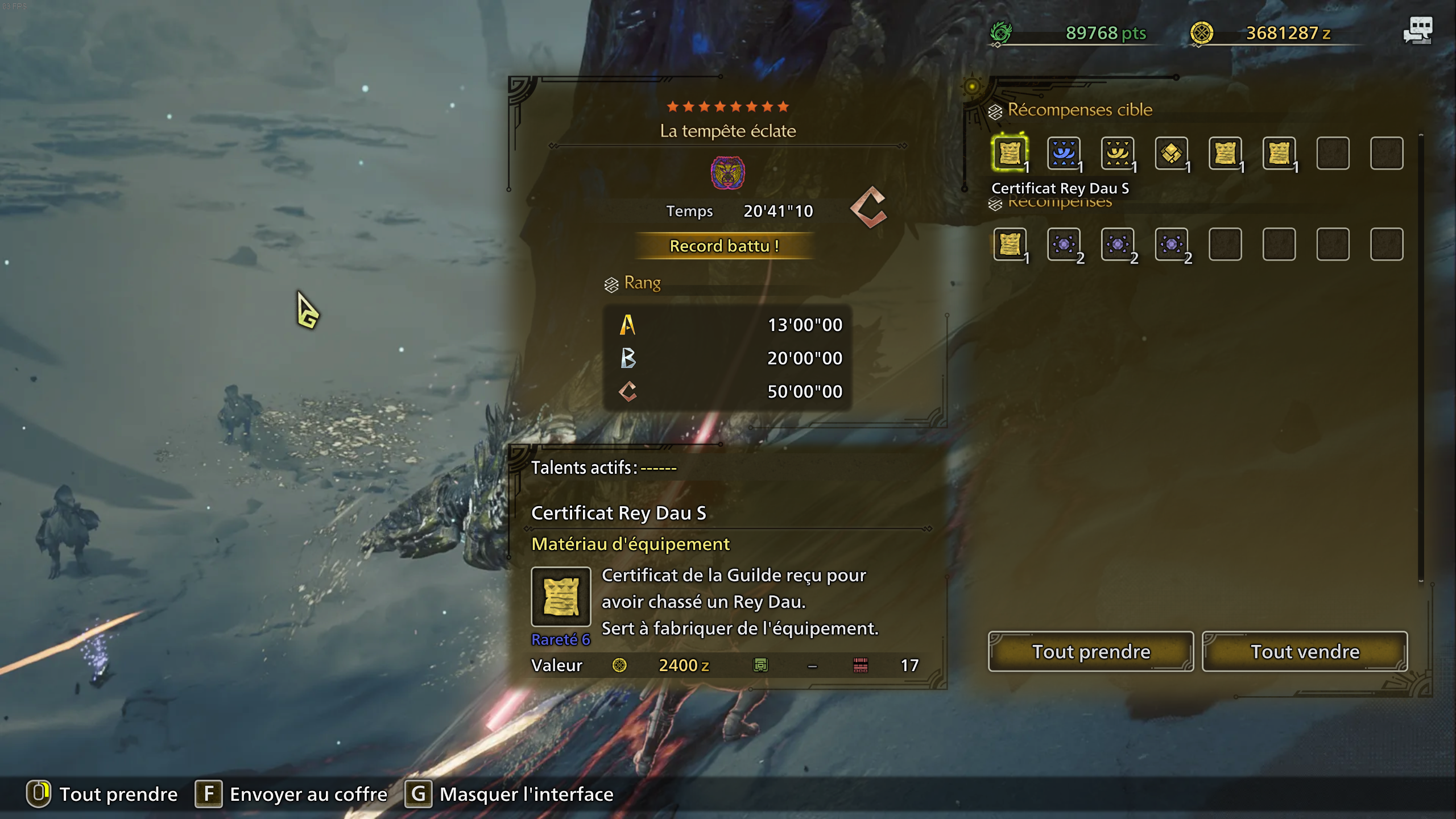Viewport: 1456px width, 819px height.
Task: Click the blue scale item in target rewards
Action: click(x=1064, y=154)
